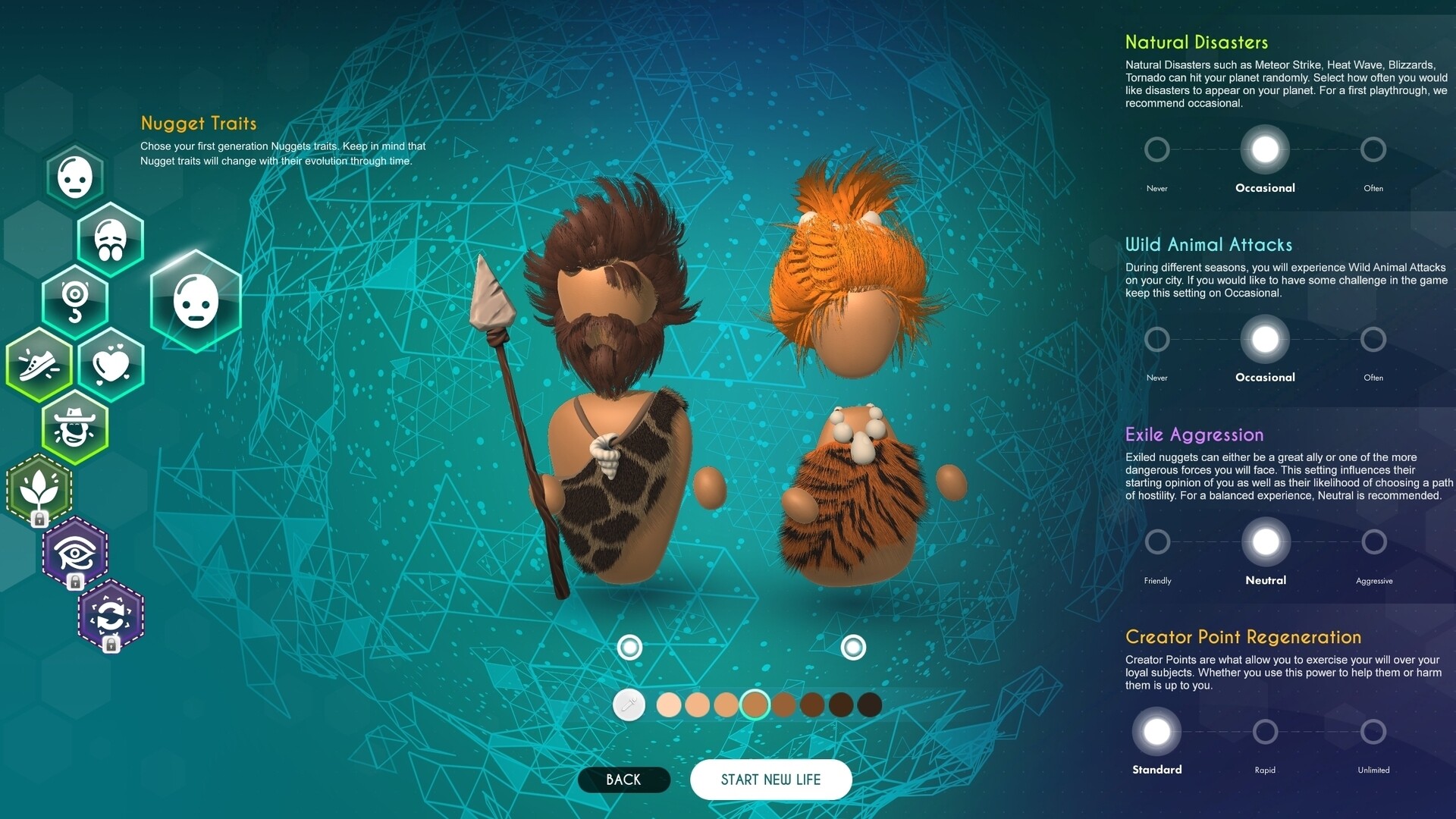Set Natural Disasters frequency to Often
The height and width of the screenshot is (819, 1456).
click(1373, 149)
